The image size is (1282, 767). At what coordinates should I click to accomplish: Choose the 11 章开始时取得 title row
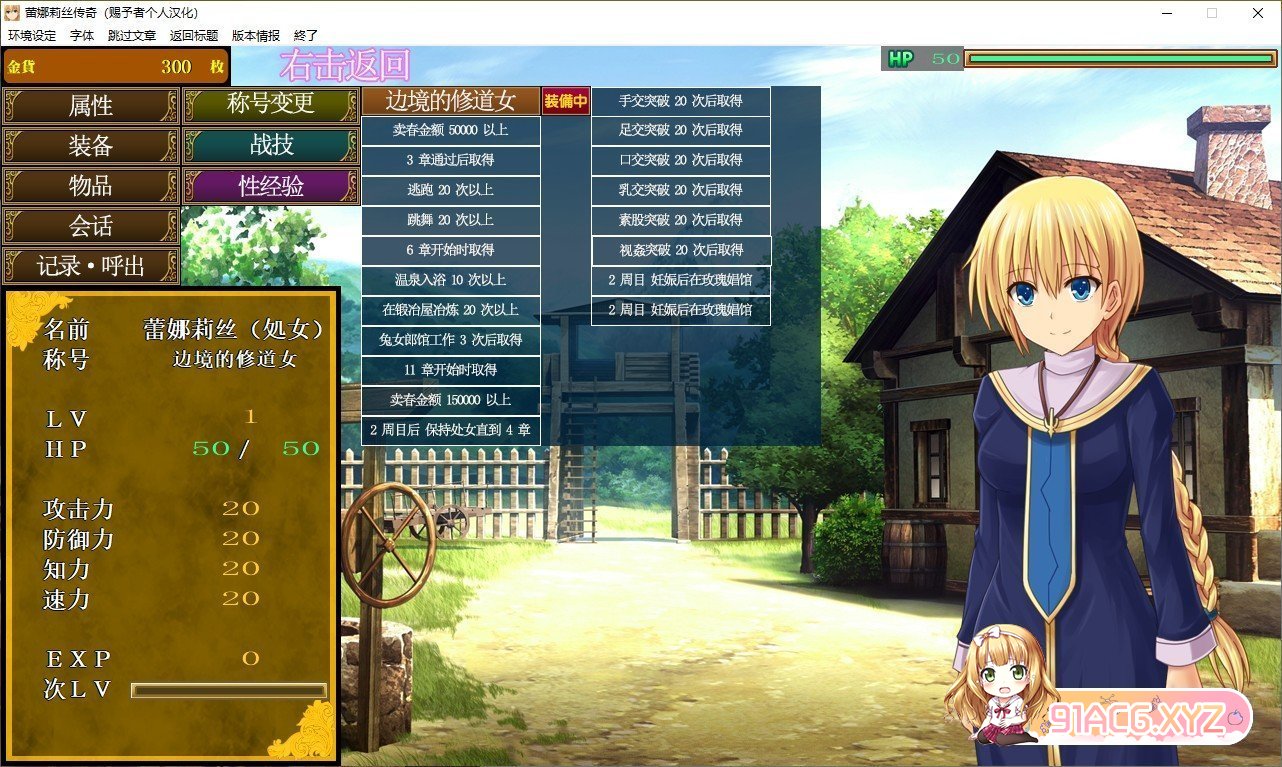tap(450, 370)
